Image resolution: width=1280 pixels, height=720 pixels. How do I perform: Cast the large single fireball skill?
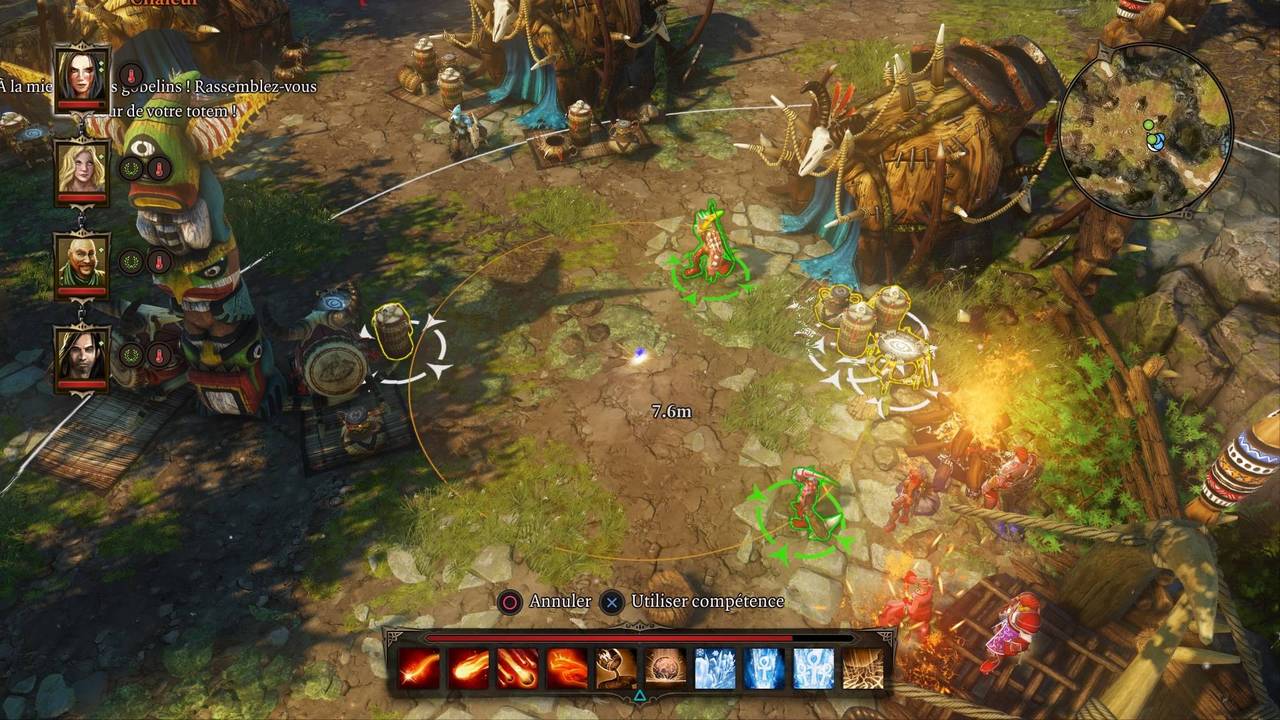468,669
